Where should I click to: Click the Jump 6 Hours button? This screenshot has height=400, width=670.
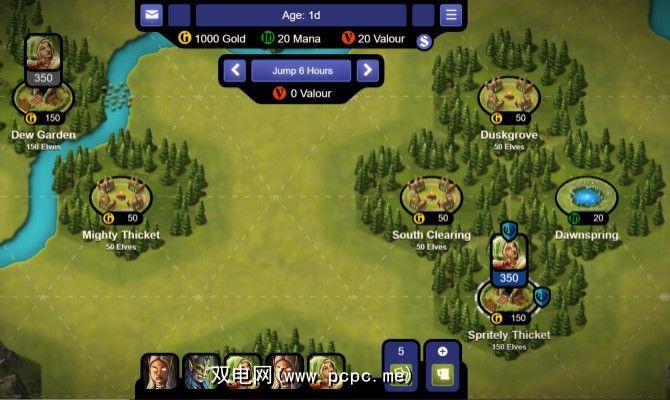click(300, 70)
